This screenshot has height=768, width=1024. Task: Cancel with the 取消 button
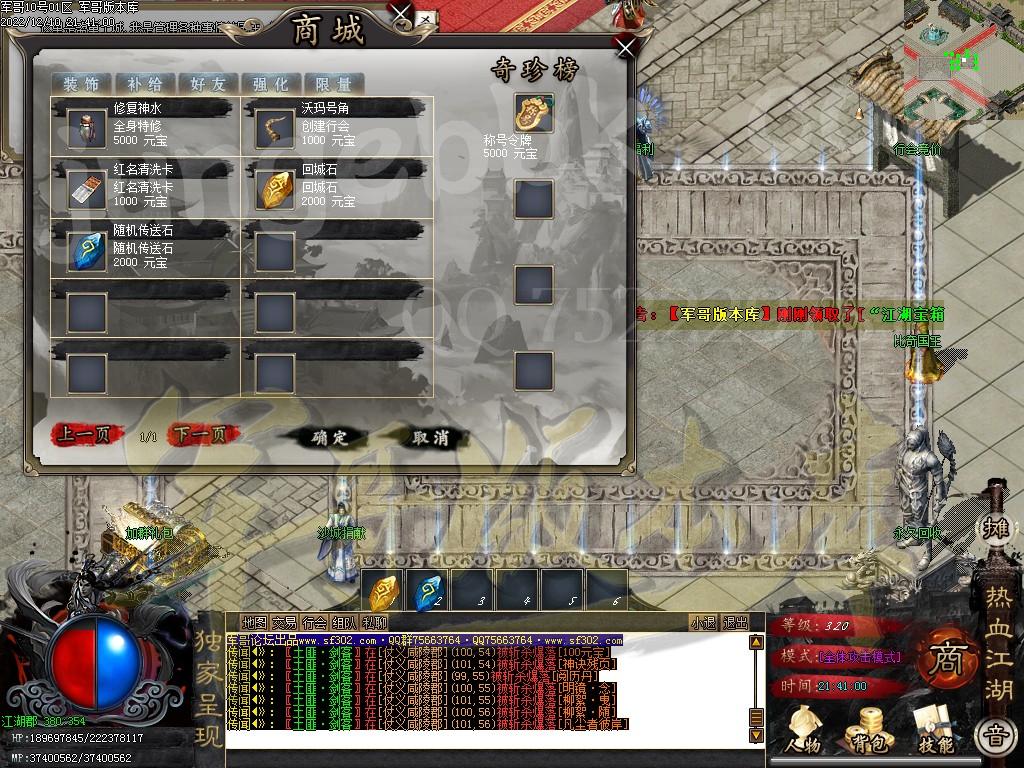click(x=433, y=437)
